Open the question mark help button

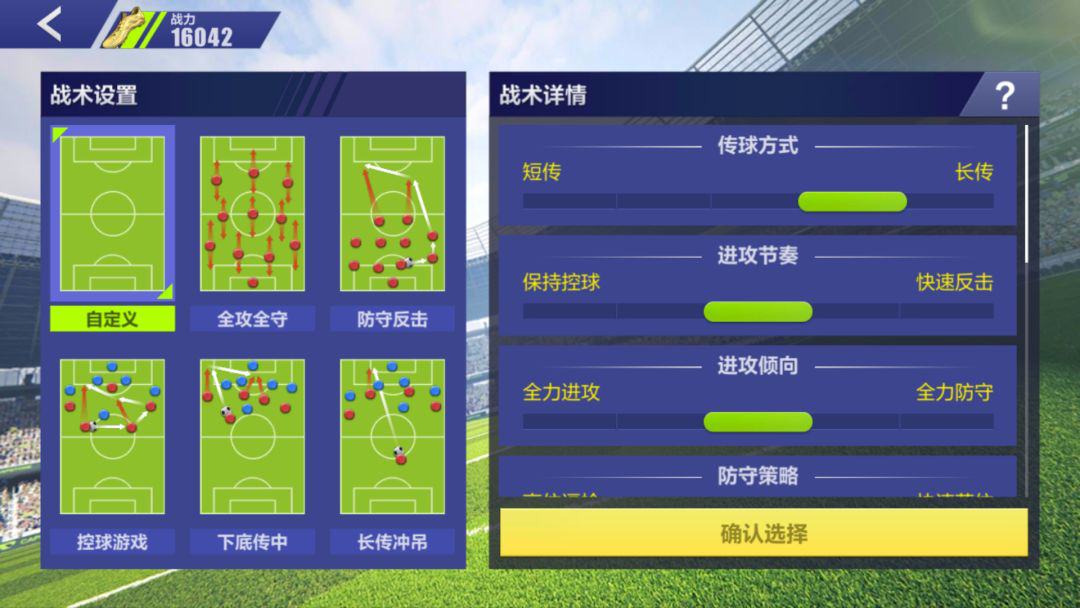coord(1004,96)
